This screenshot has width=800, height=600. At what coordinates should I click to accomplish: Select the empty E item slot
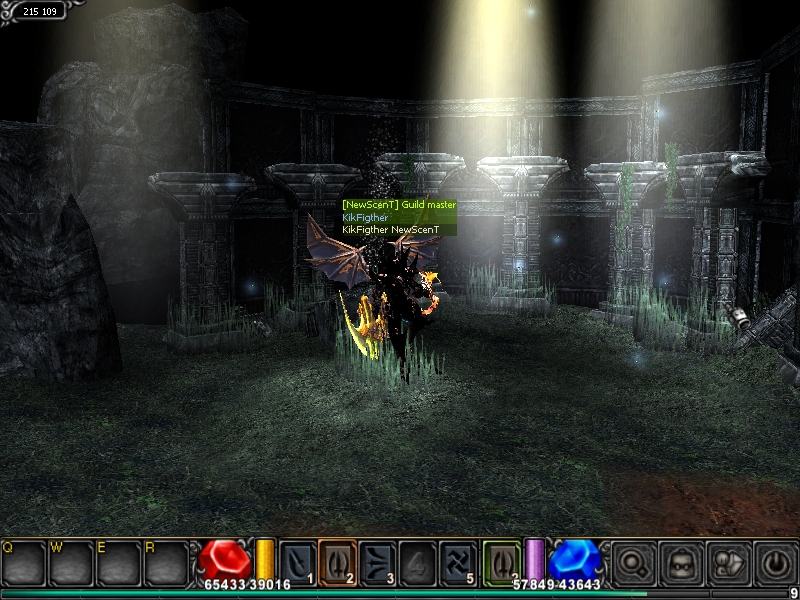point(117,564)
